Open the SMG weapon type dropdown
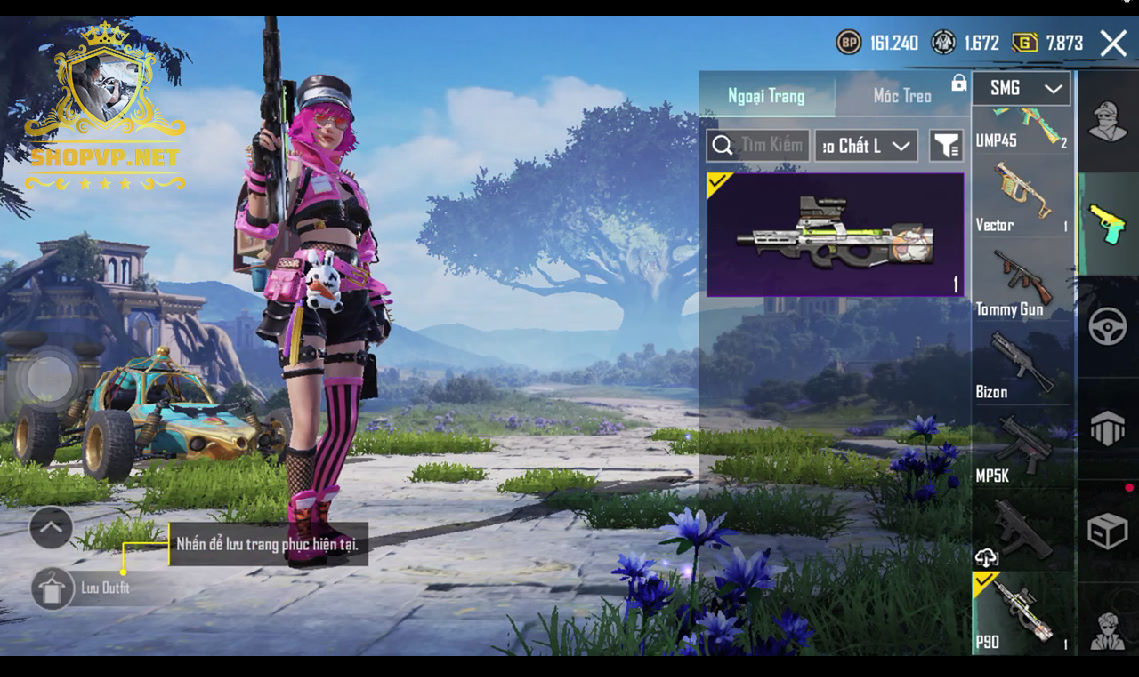 pyautogui.click(x=1021, y=89)
